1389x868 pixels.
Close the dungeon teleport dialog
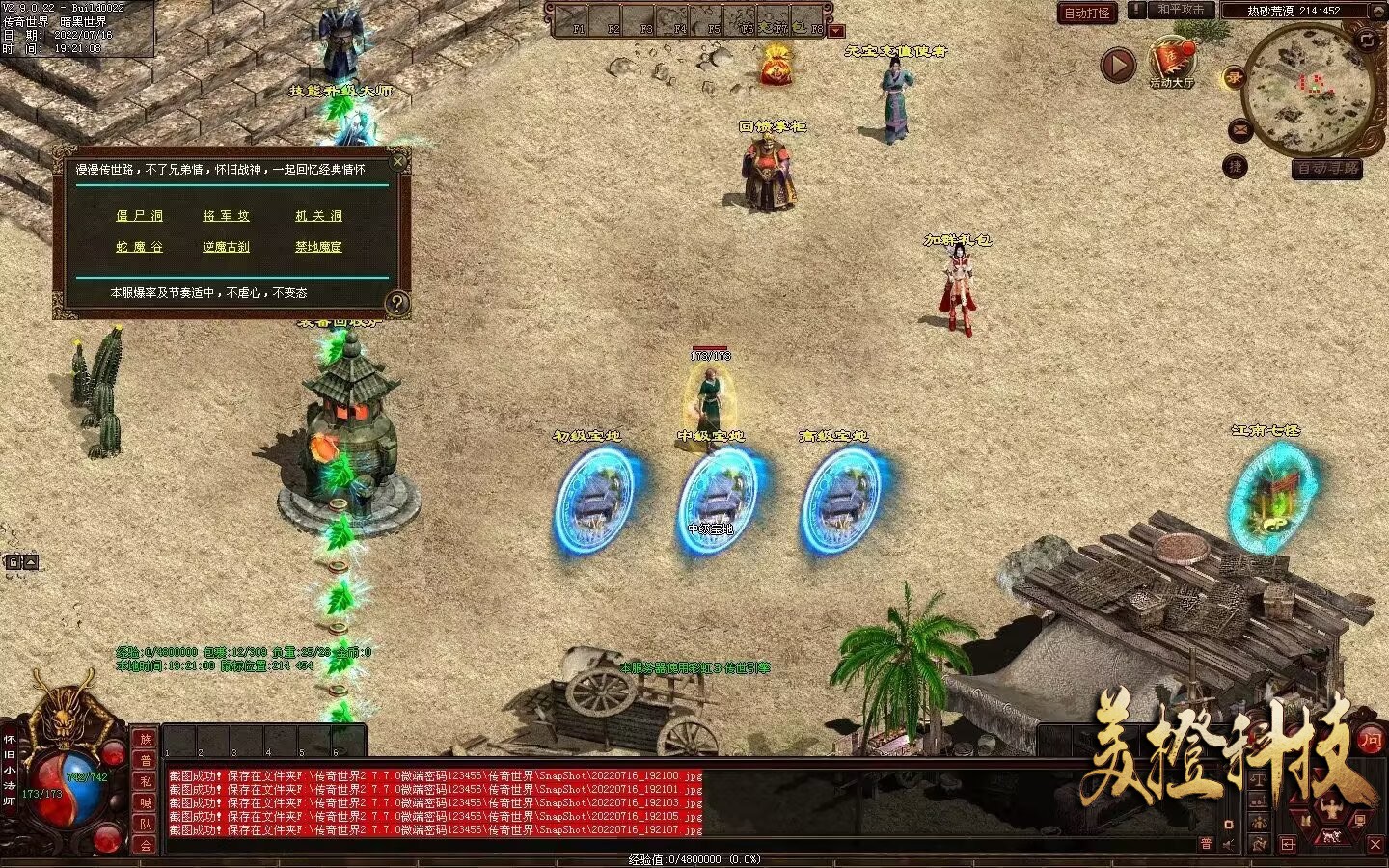tap(398, 161)
